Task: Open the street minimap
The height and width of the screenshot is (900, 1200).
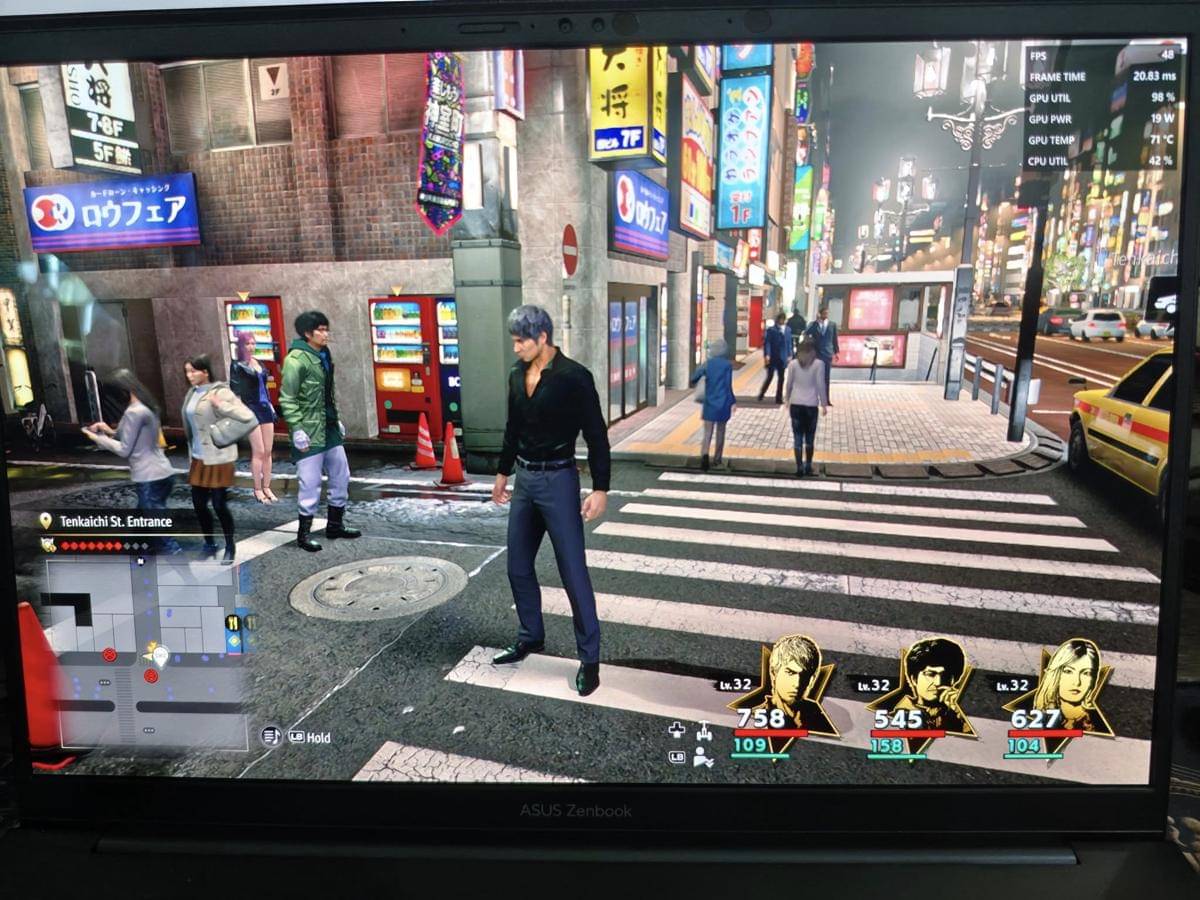Action: coord(146,650)
